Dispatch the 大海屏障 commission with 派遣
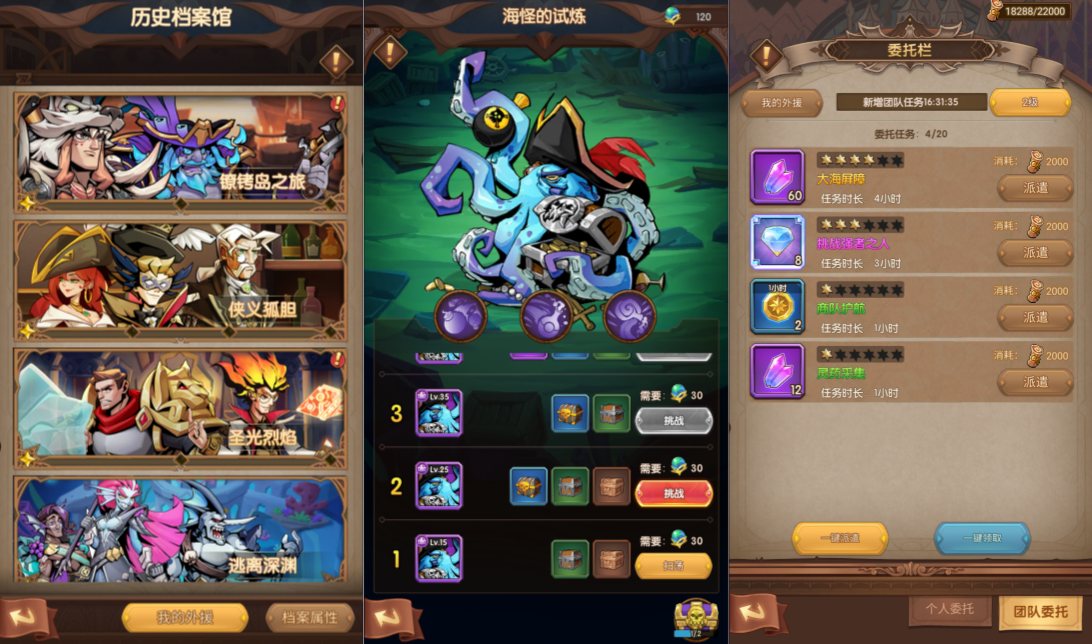The height and width of the screenshot is (644, 1092). [1035, 188]
